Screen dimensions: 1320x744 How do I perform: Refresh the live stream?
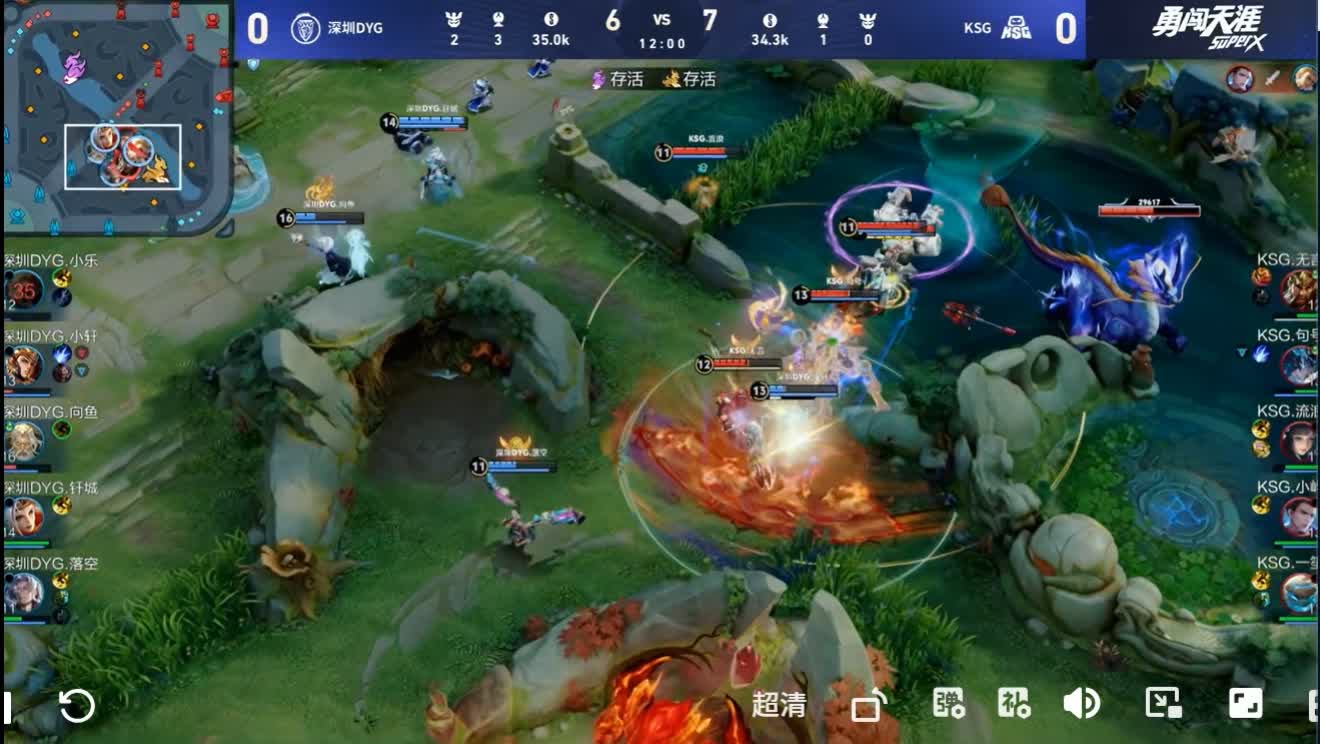point(77,706)
